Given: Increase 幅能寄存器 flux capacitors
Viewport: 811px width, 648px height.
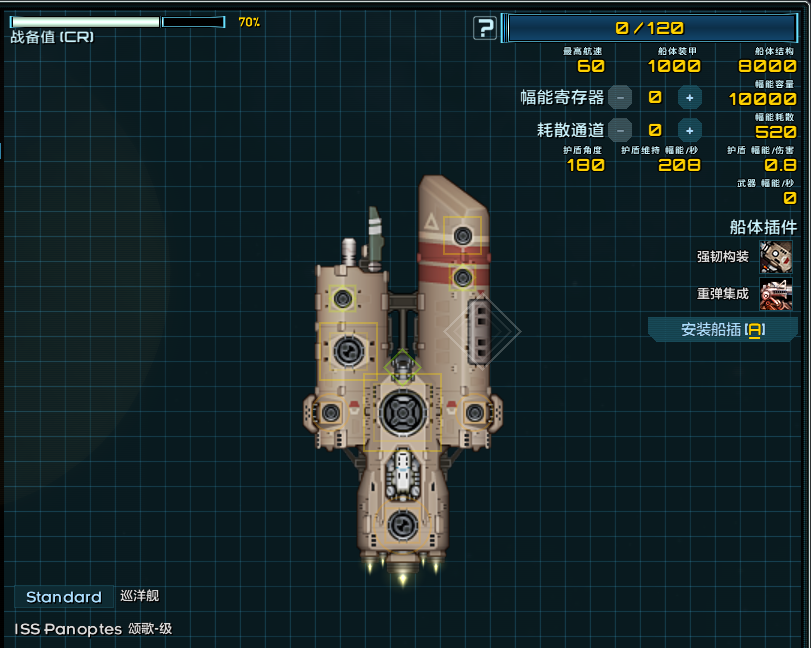Looking at the screenshot, I should click(x=689, y=98).
